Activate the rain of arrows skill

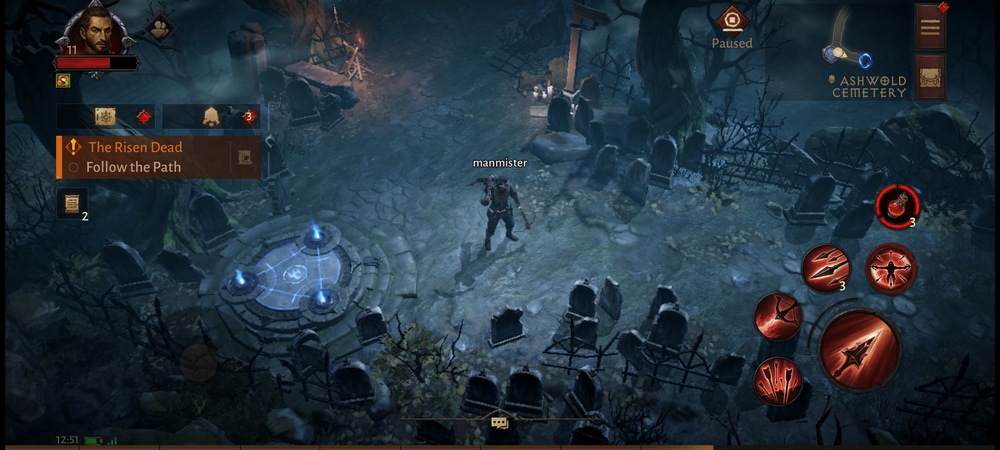(778, 381)
